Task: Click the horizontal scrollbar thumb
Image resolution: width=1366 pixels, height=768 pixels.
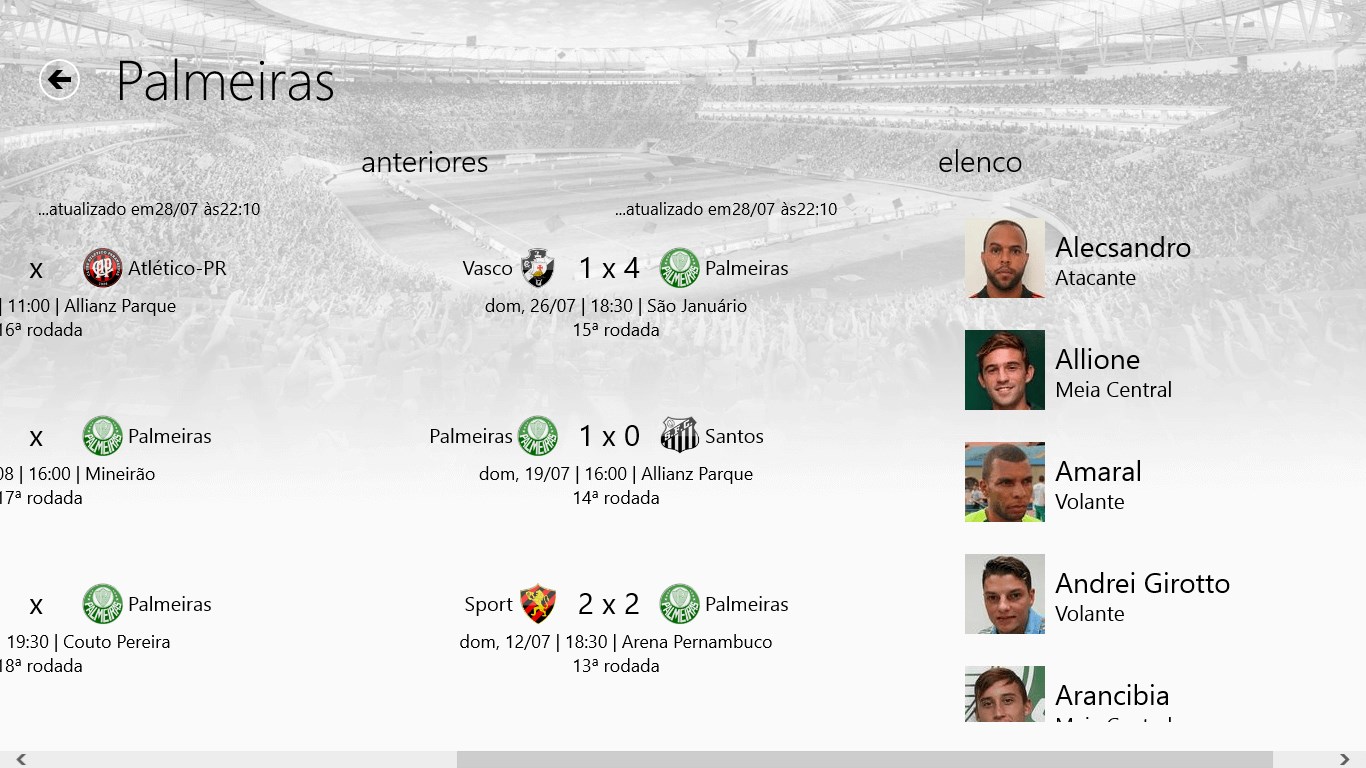Action: (864, 760)
